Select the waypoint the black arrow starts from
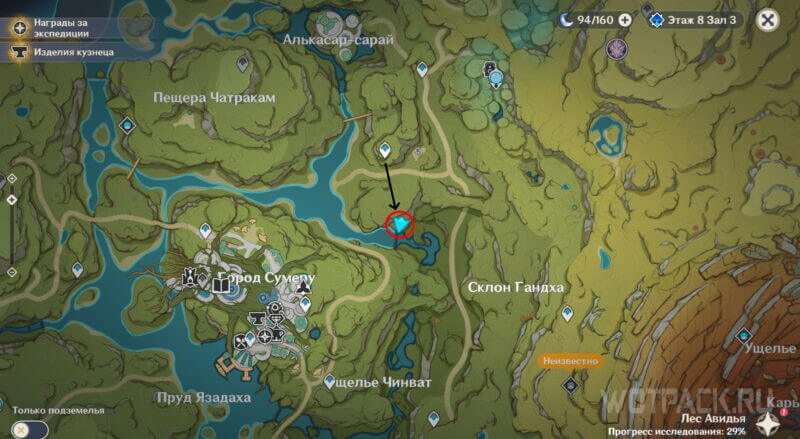The image size is (800, 439). point(385,150)
